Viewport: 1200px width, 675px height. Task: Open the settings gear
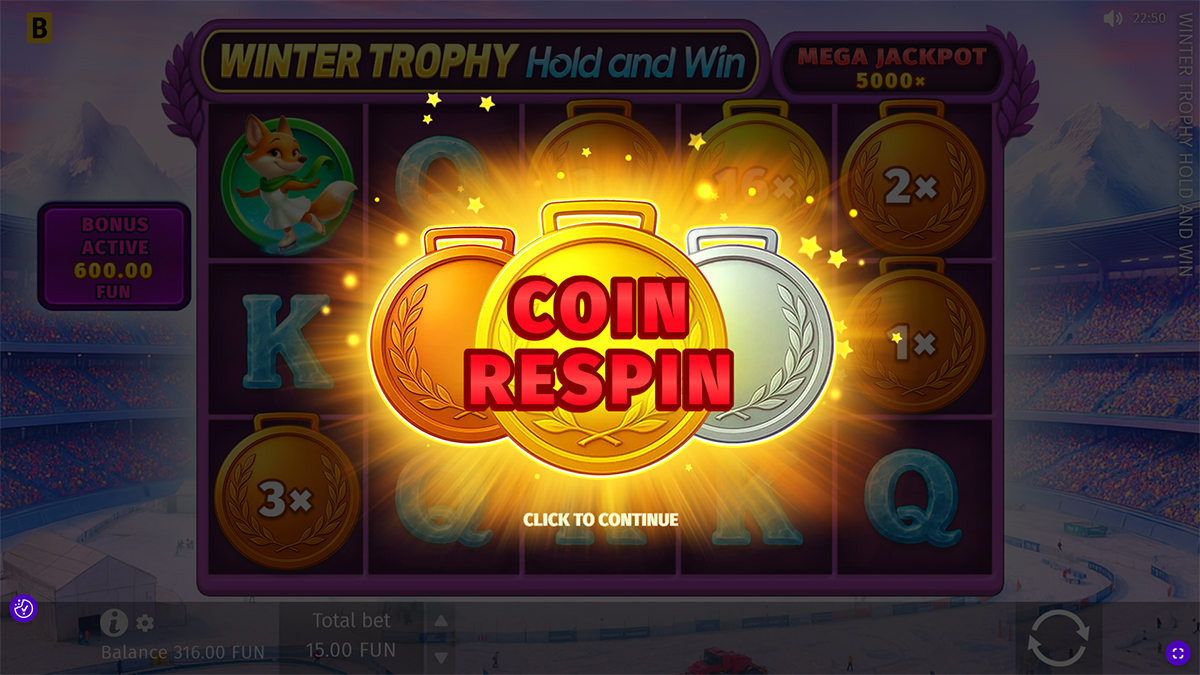tap(145, 623)
